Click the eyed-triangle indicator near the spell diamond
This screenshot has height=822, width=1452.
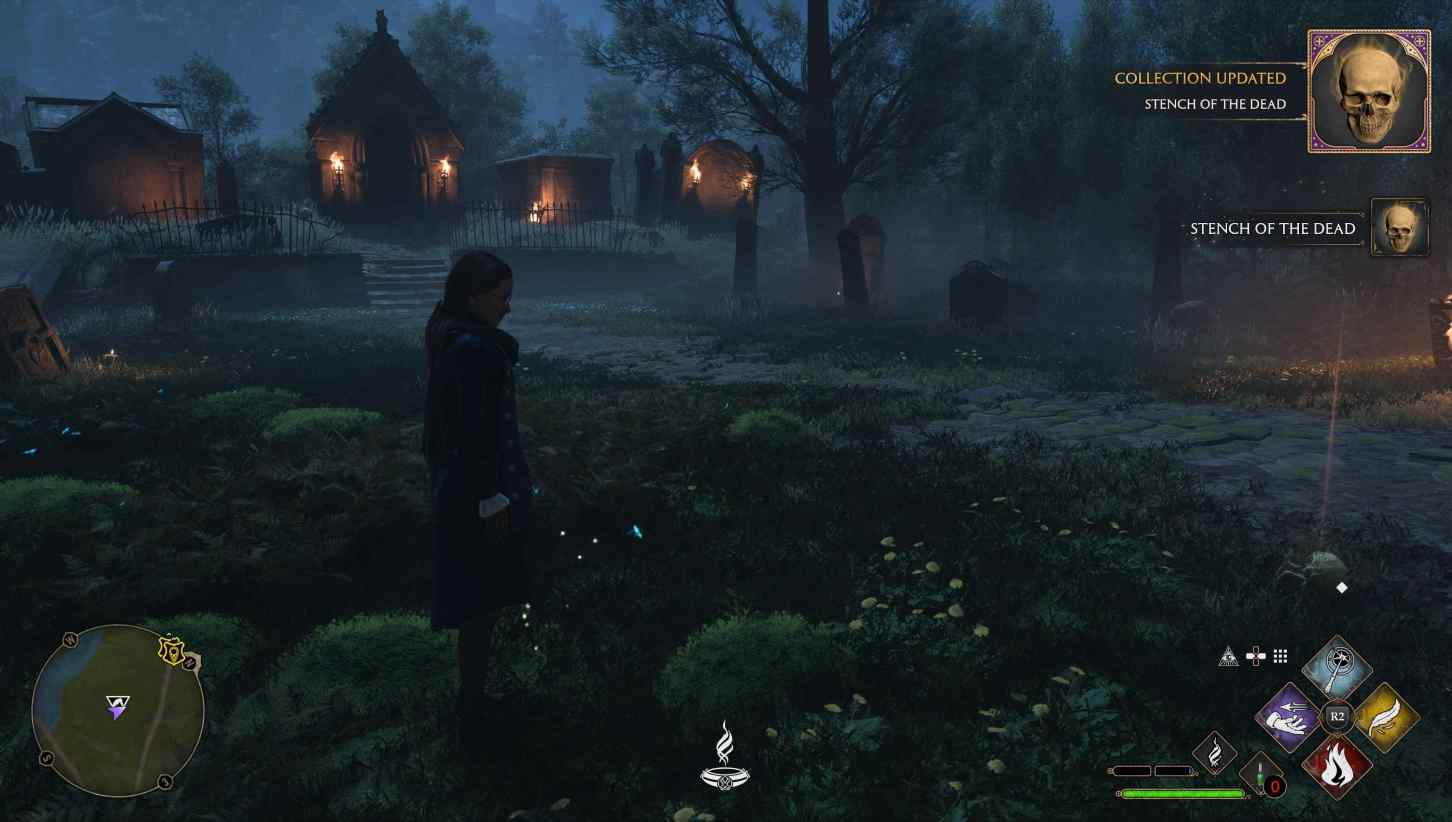(1227, 656)
